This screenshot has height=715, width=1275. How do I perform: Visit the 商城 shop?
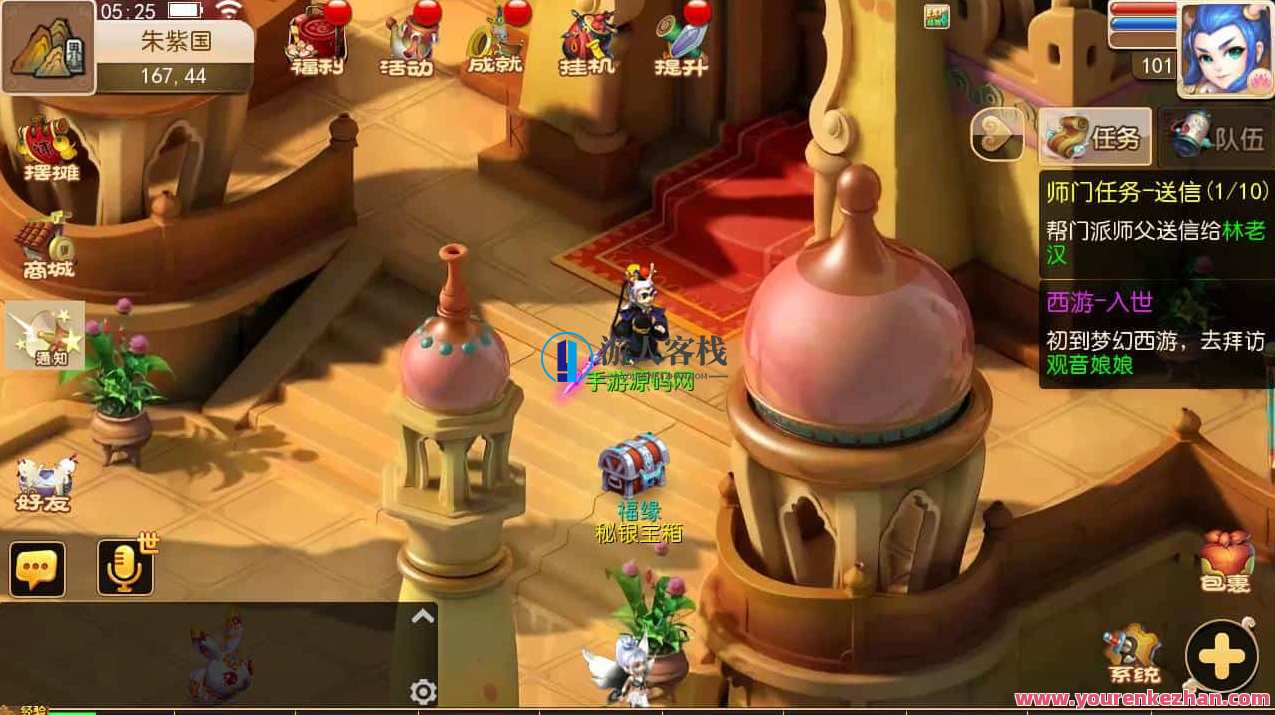49,248
